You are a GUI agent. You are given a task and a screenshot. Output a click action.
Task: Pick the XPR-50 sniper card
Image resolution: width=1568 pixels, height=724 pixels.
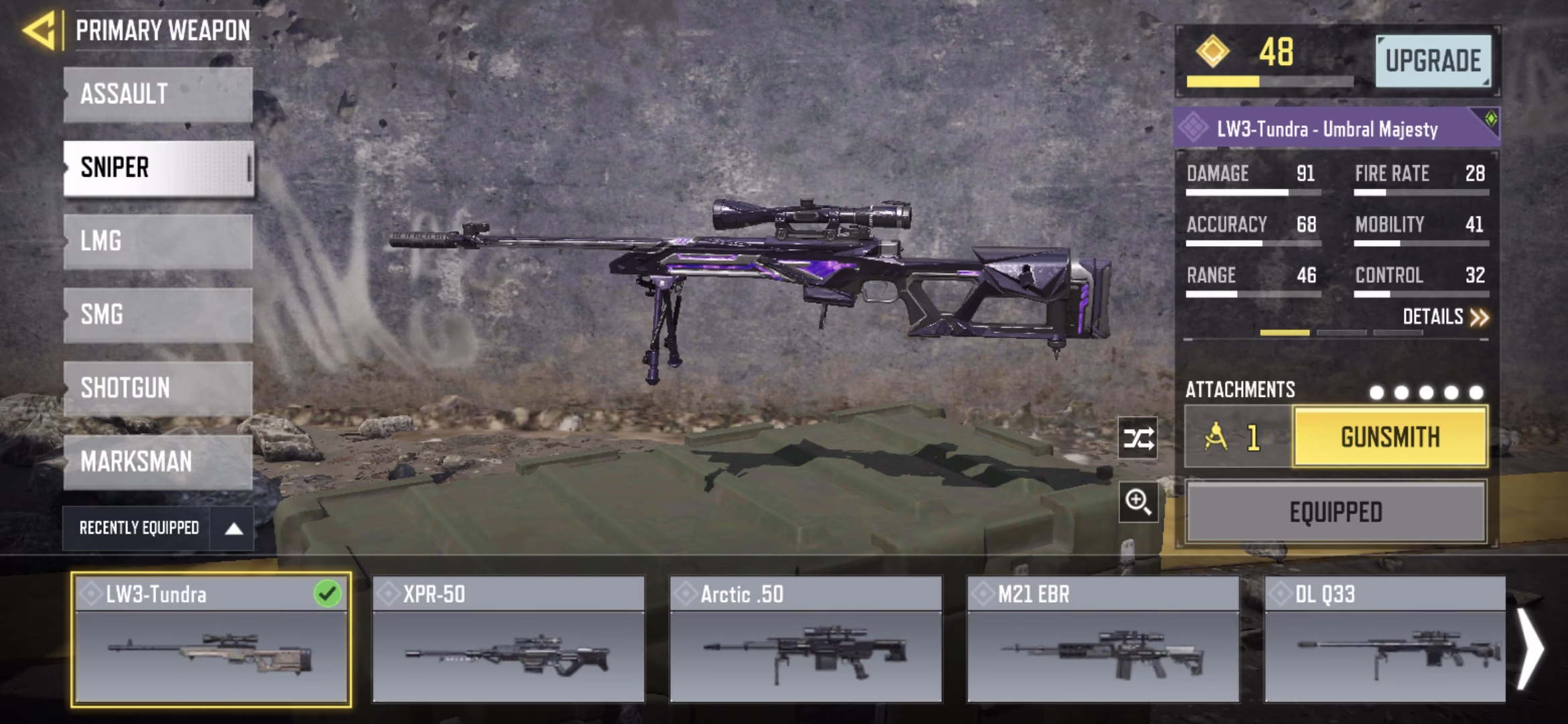coord(509,640)
